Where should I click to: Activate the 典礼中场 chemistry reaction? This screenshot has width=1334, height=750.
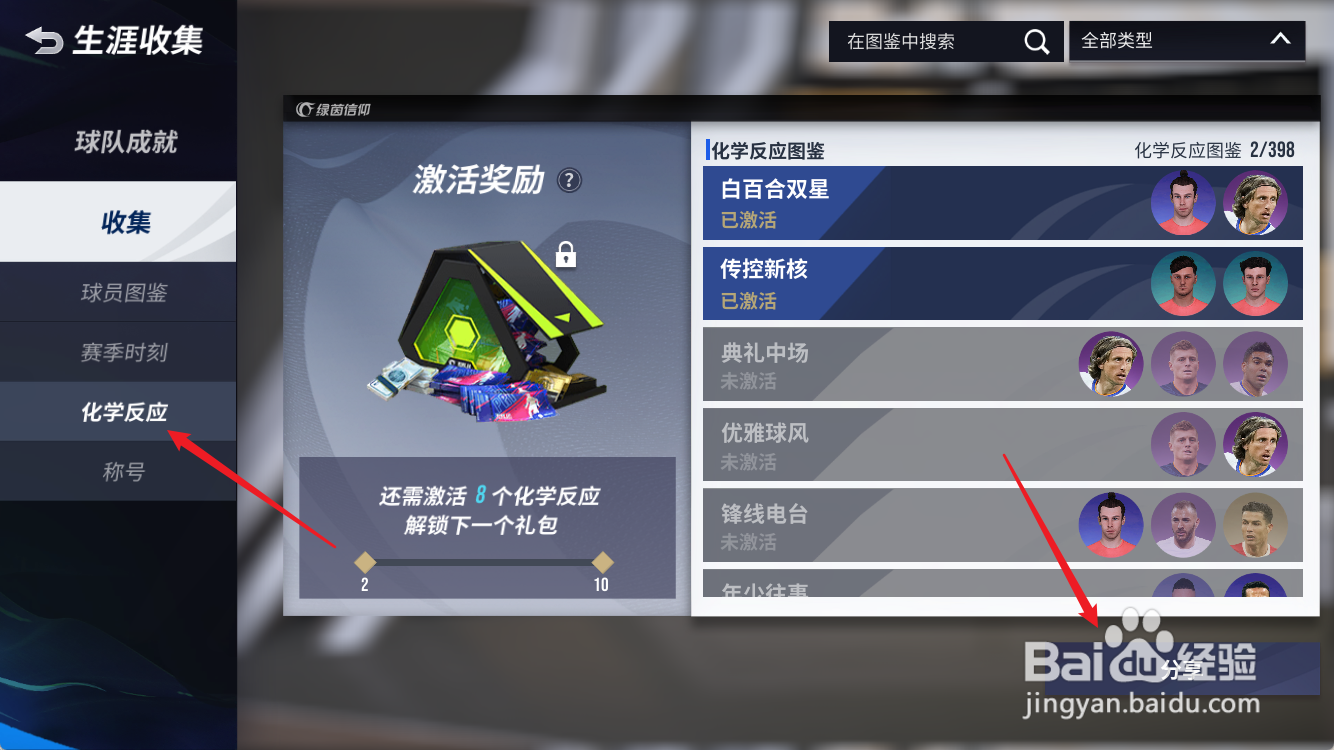tap(900, 364)
